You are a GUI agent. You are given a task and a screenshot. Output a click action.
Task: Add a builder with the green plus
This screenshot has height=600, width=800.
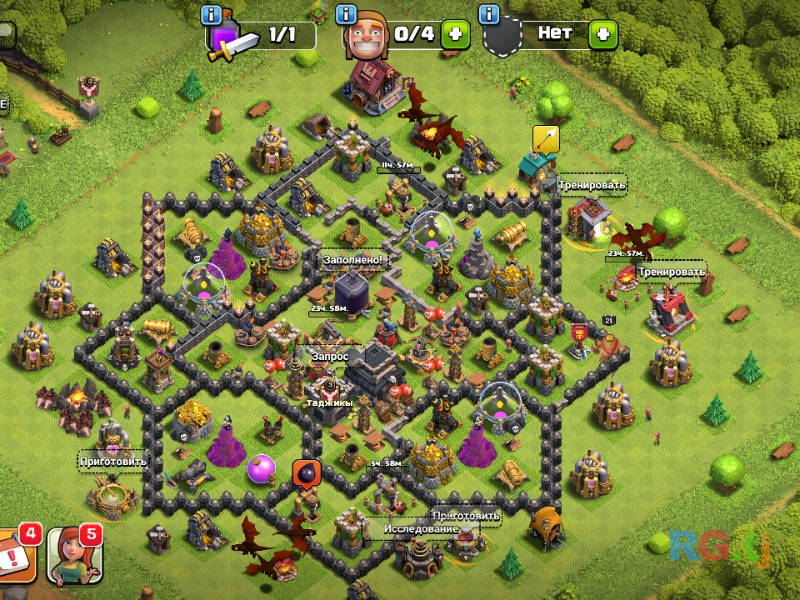coord(456,33)
